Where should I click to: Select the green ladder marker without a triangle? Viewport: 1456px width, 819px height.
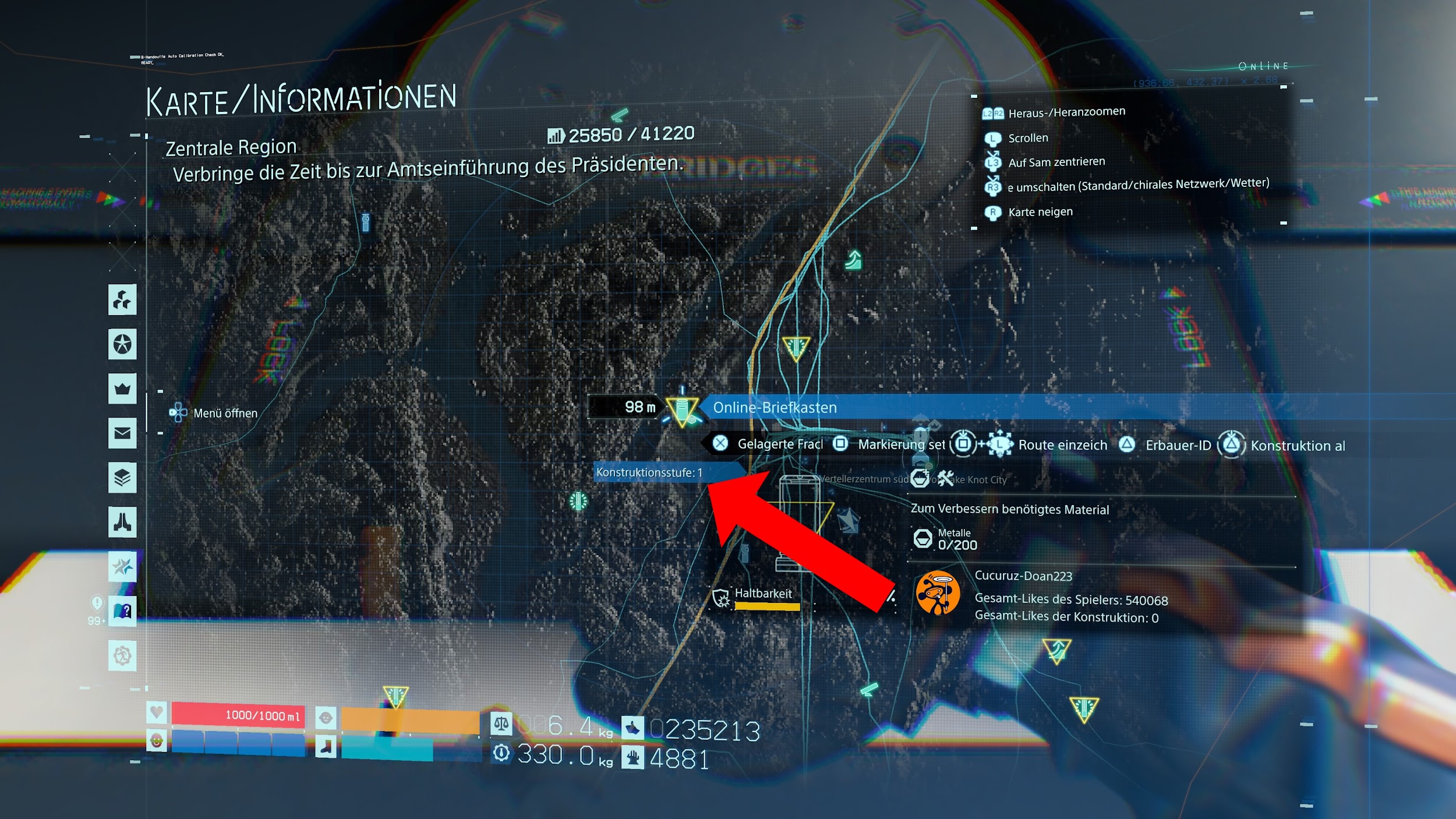[x=853, y=260]
